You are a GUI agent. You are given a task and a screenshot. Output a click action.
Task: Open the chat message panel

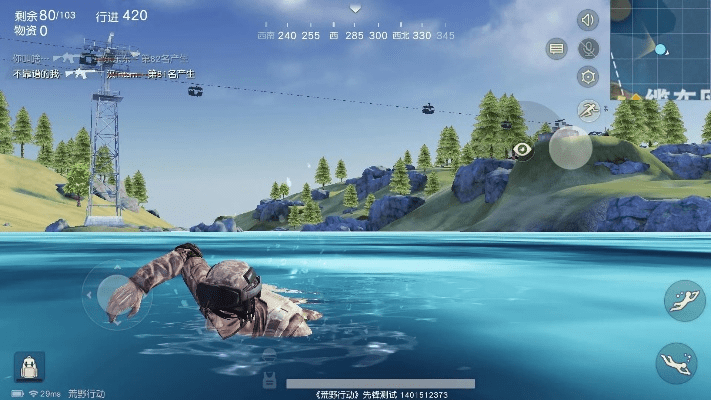[x=557, y=48]
